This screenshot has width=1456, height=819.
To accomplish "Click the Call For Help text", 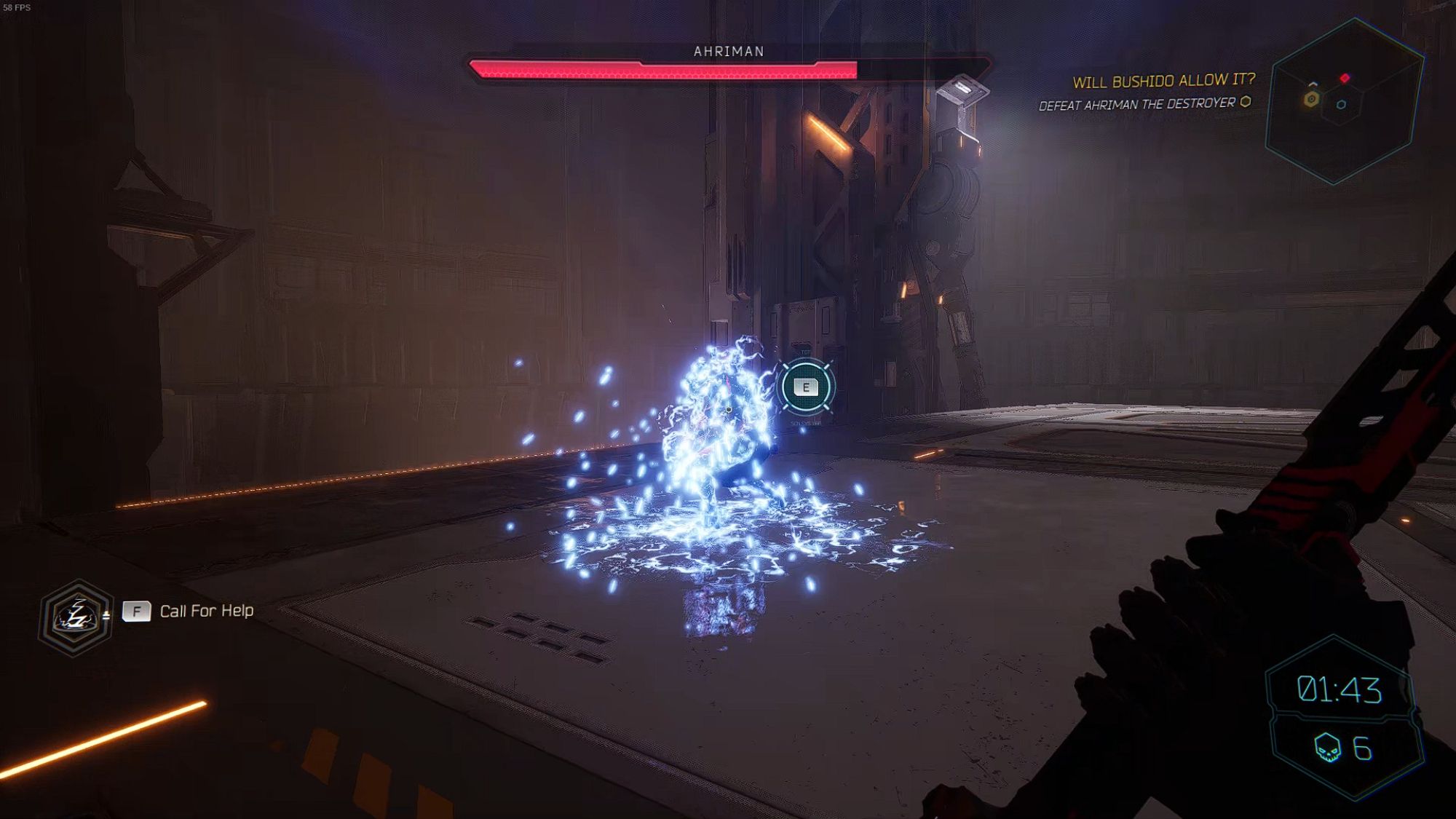I will coord(206,612).
